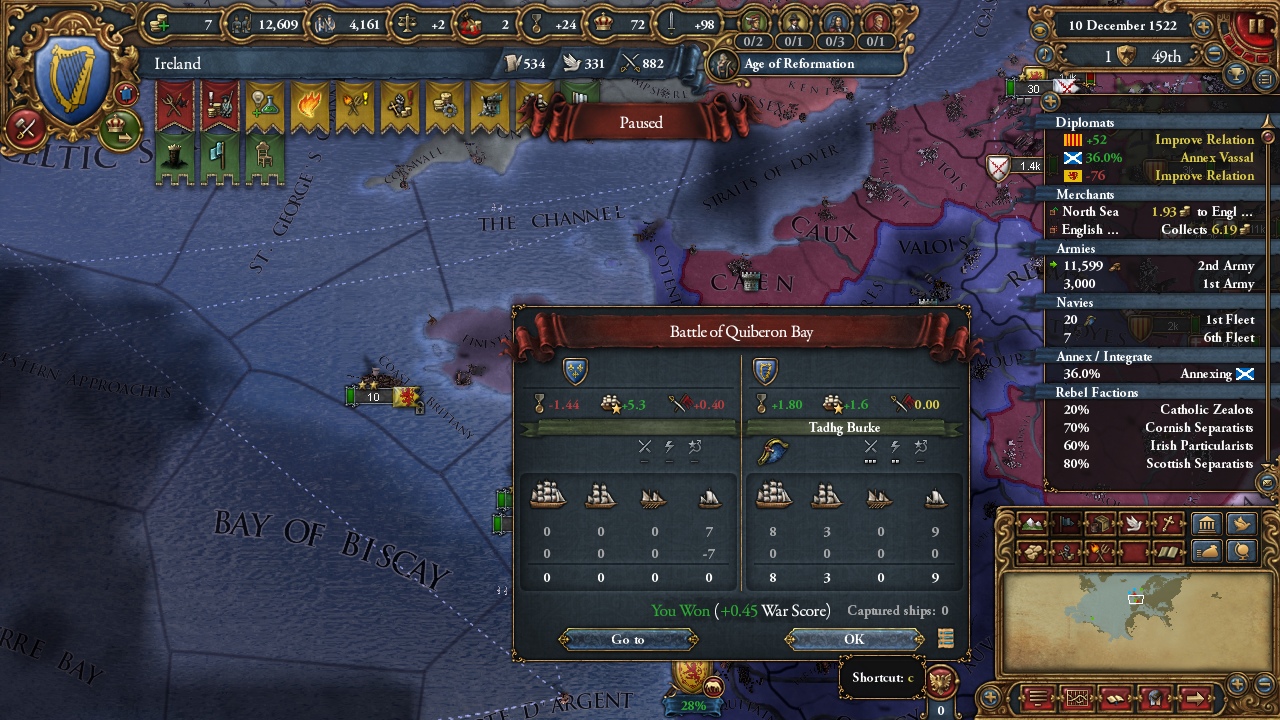Viewport: 1280px width, 720px height.
Task: Open the trade globe panel icon
Action: tap(1243, 551)
